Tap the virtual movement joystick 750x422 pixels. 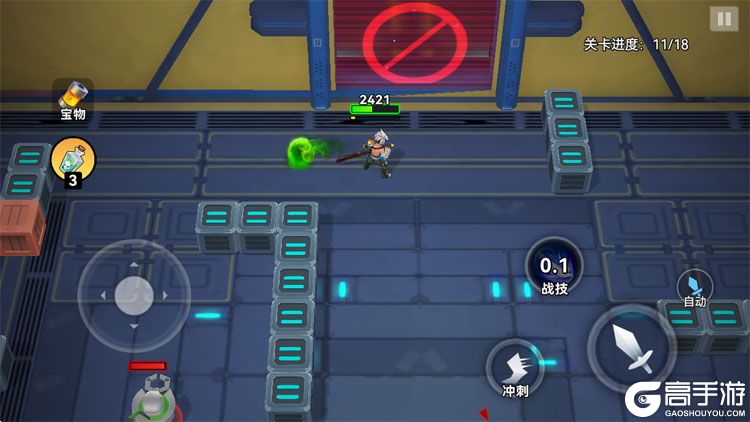[134, 295]
